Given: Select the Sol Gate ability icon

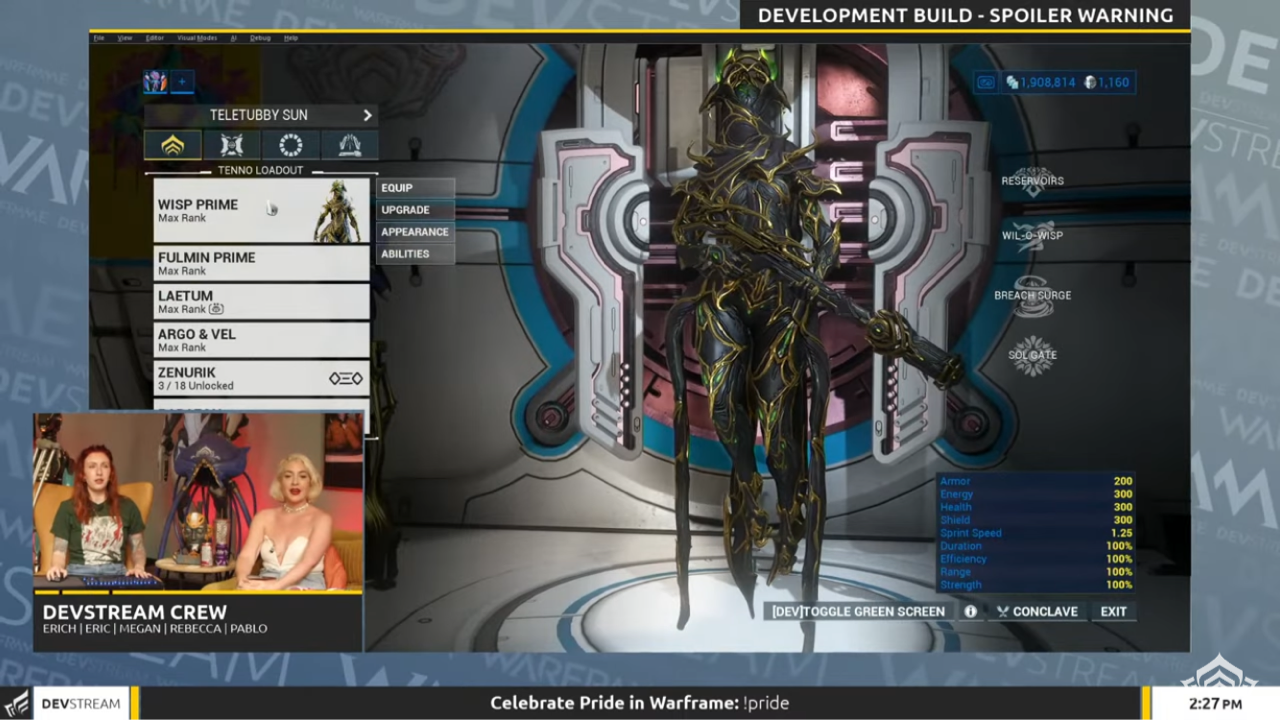Looking at the screenshot, I should point(1032,355).
